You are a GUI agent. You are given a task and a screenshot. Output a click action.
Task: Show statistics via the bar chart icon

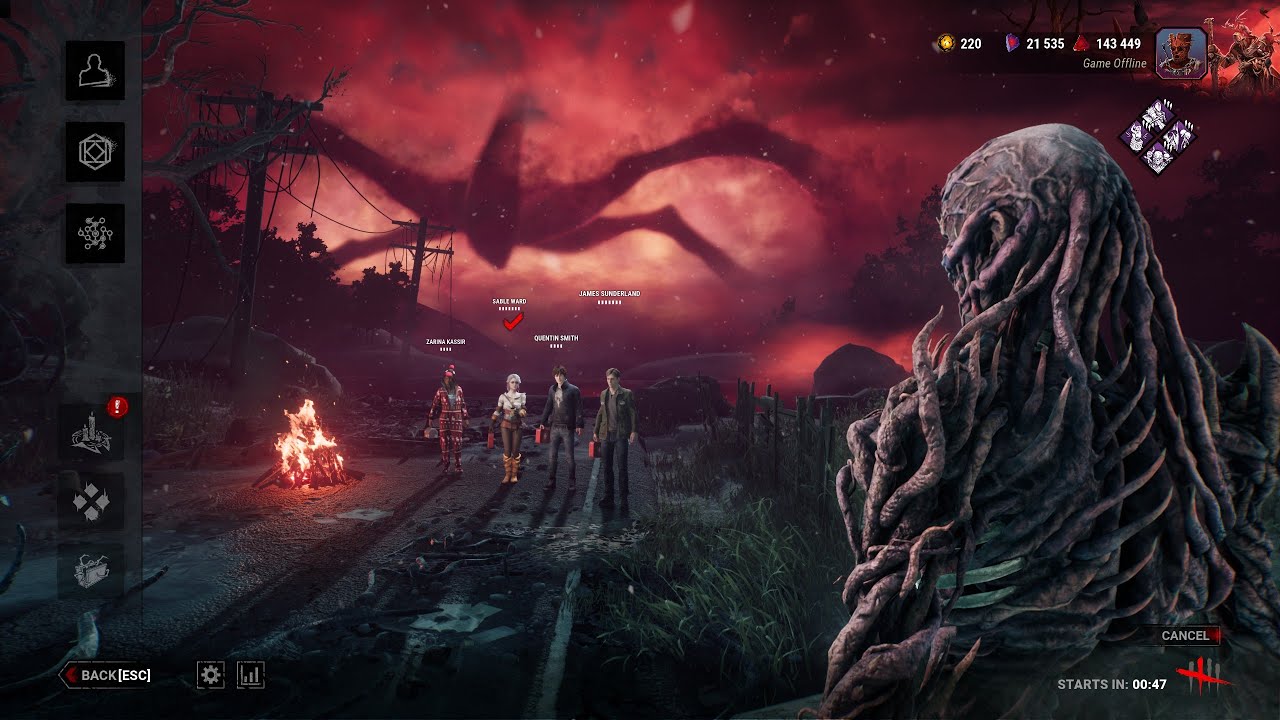coord(250,675)
